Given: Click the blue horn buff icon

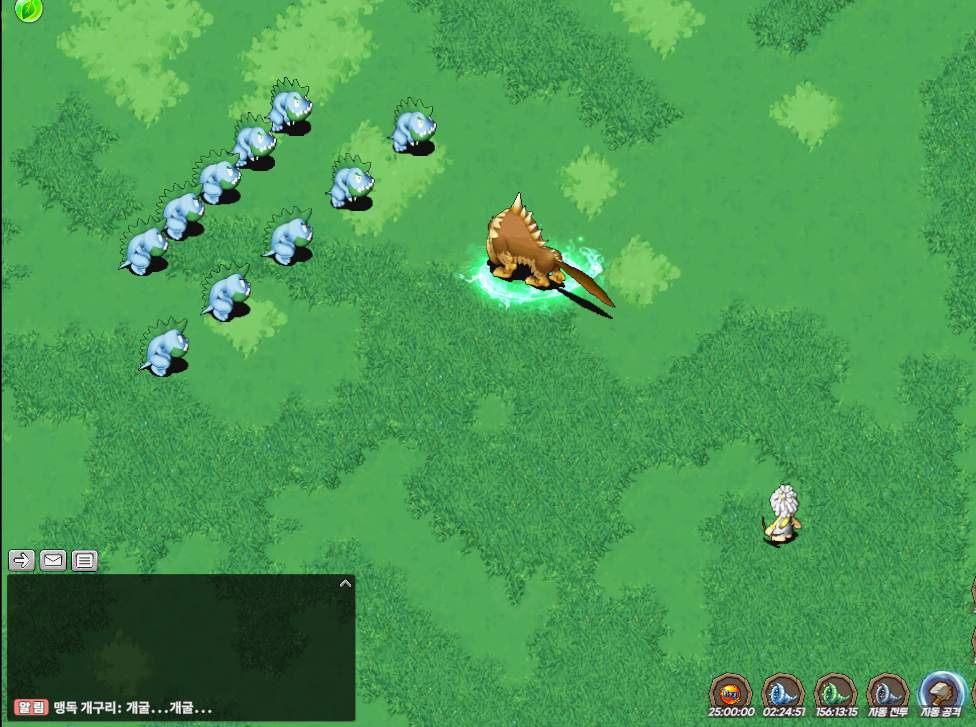Looking at the screenshot, I should [x=782, y=692].
